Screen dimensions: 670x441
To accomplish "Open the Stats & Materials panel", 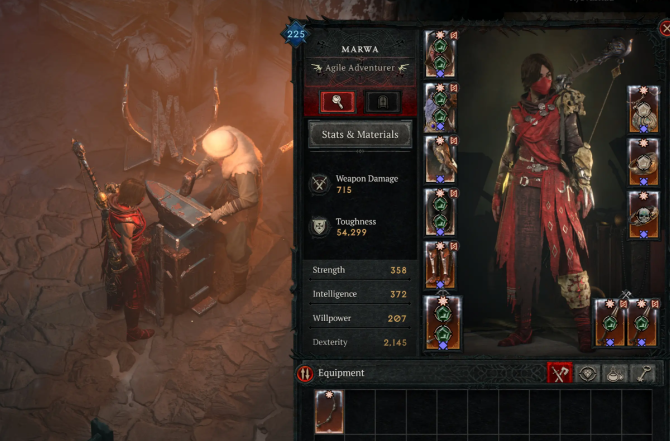I will (x=360, y=134).
